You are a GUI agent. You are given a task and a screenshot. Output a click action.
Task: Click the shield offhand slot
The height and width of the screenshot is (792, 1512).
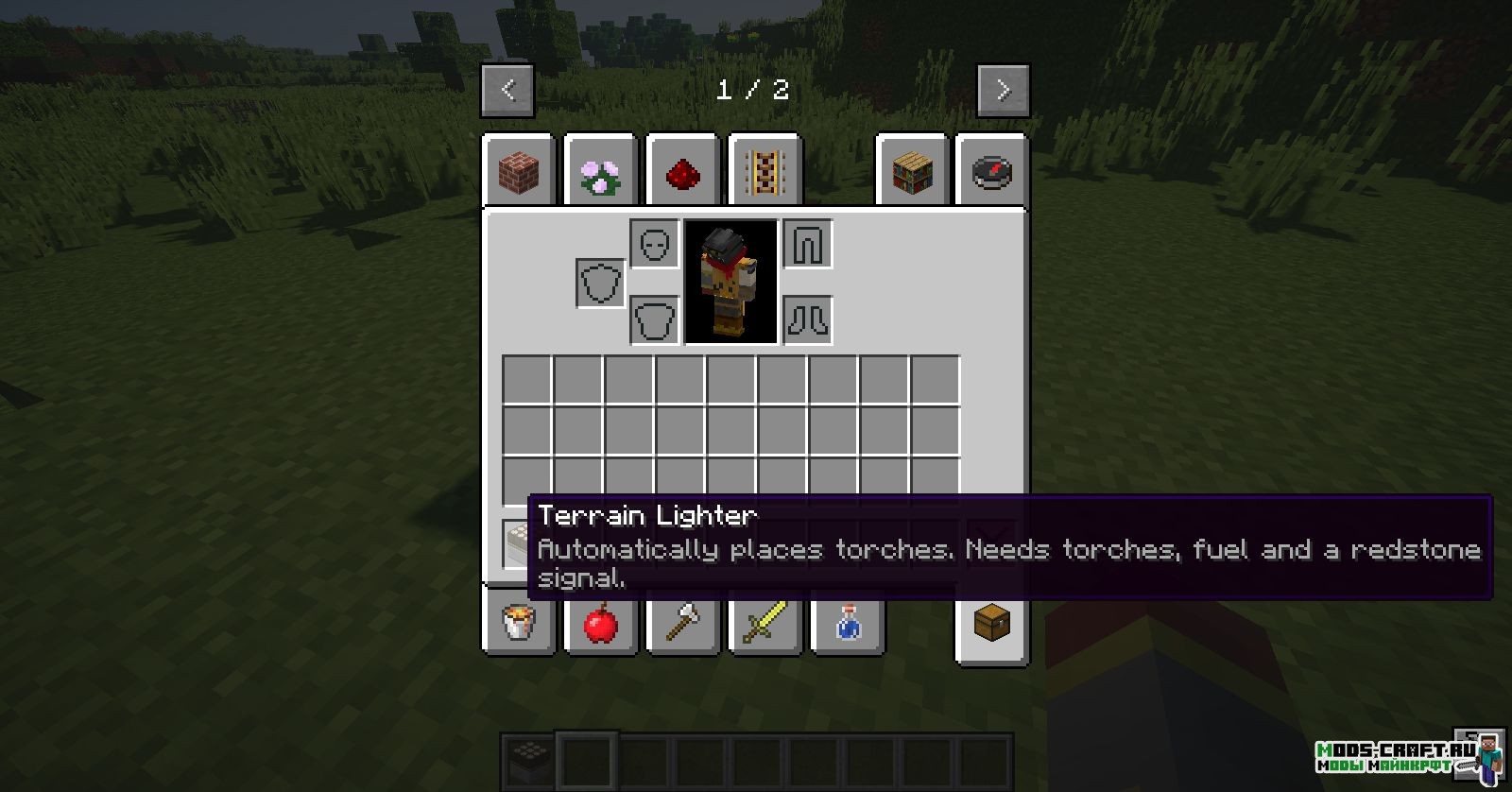click(x=600, y=283)
